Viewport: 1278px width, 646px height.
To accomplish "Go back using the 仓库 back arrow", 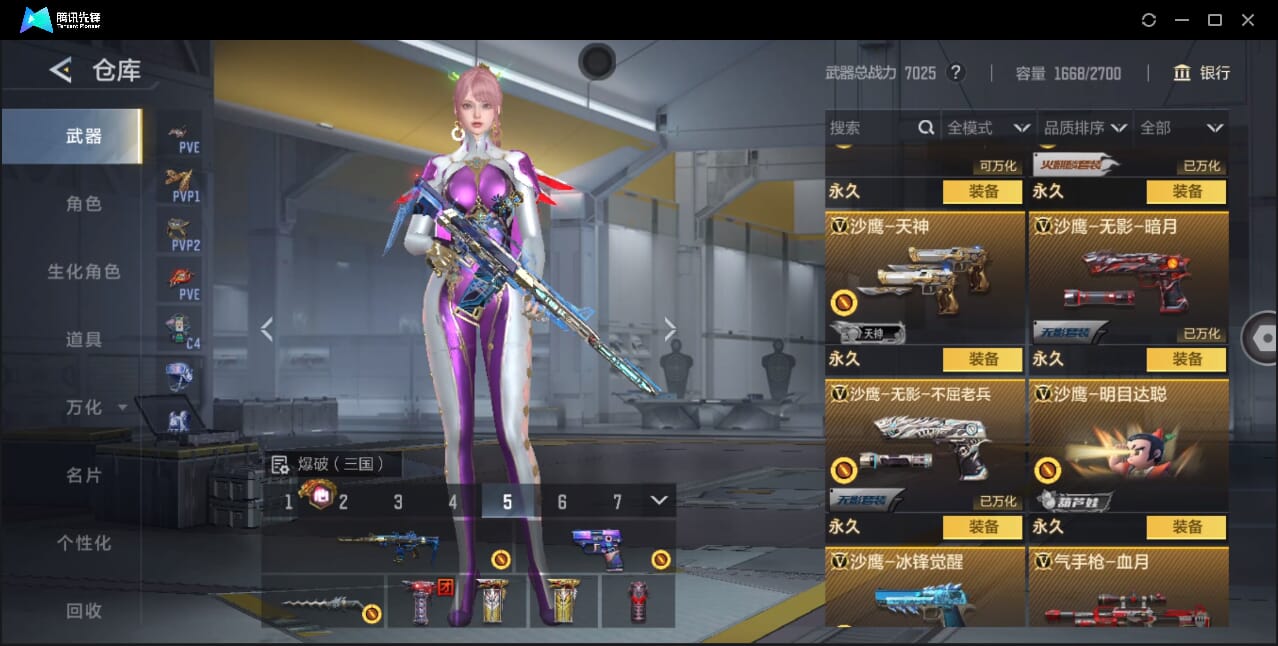I will pos(61,70).
